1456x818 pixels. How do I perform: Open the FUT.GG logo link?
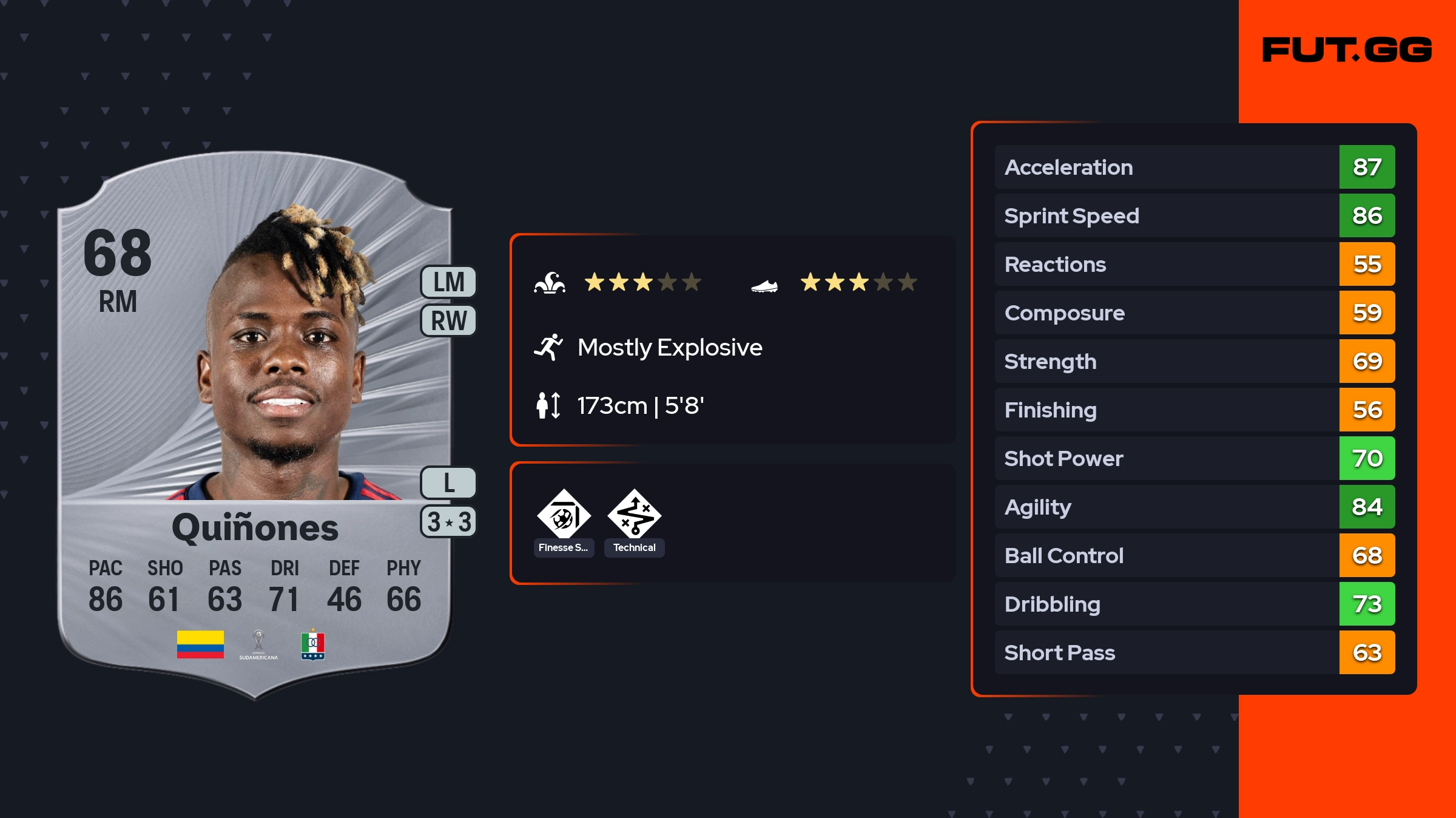point(1347,50)
